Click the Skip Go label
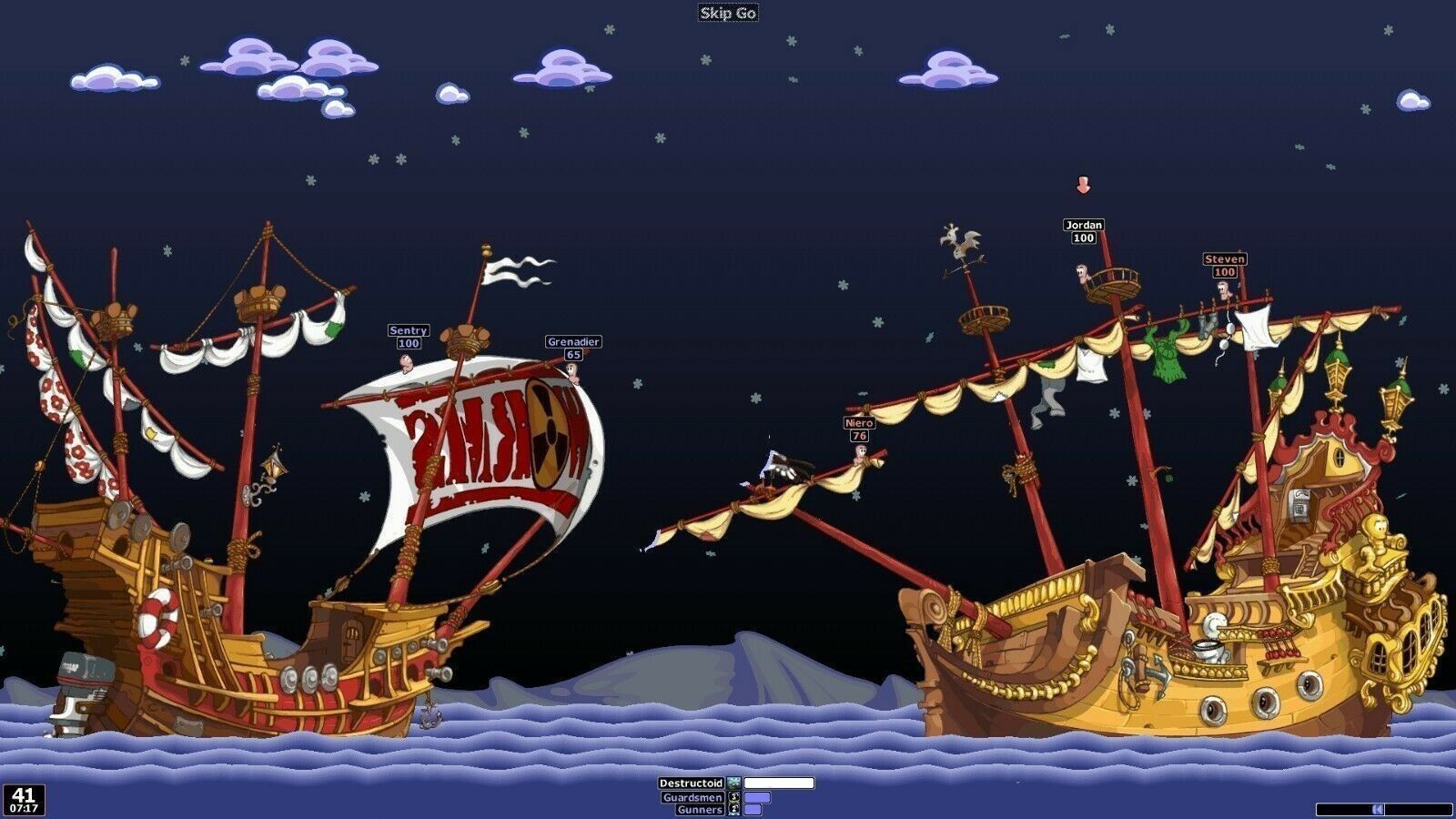 point(727,13)
